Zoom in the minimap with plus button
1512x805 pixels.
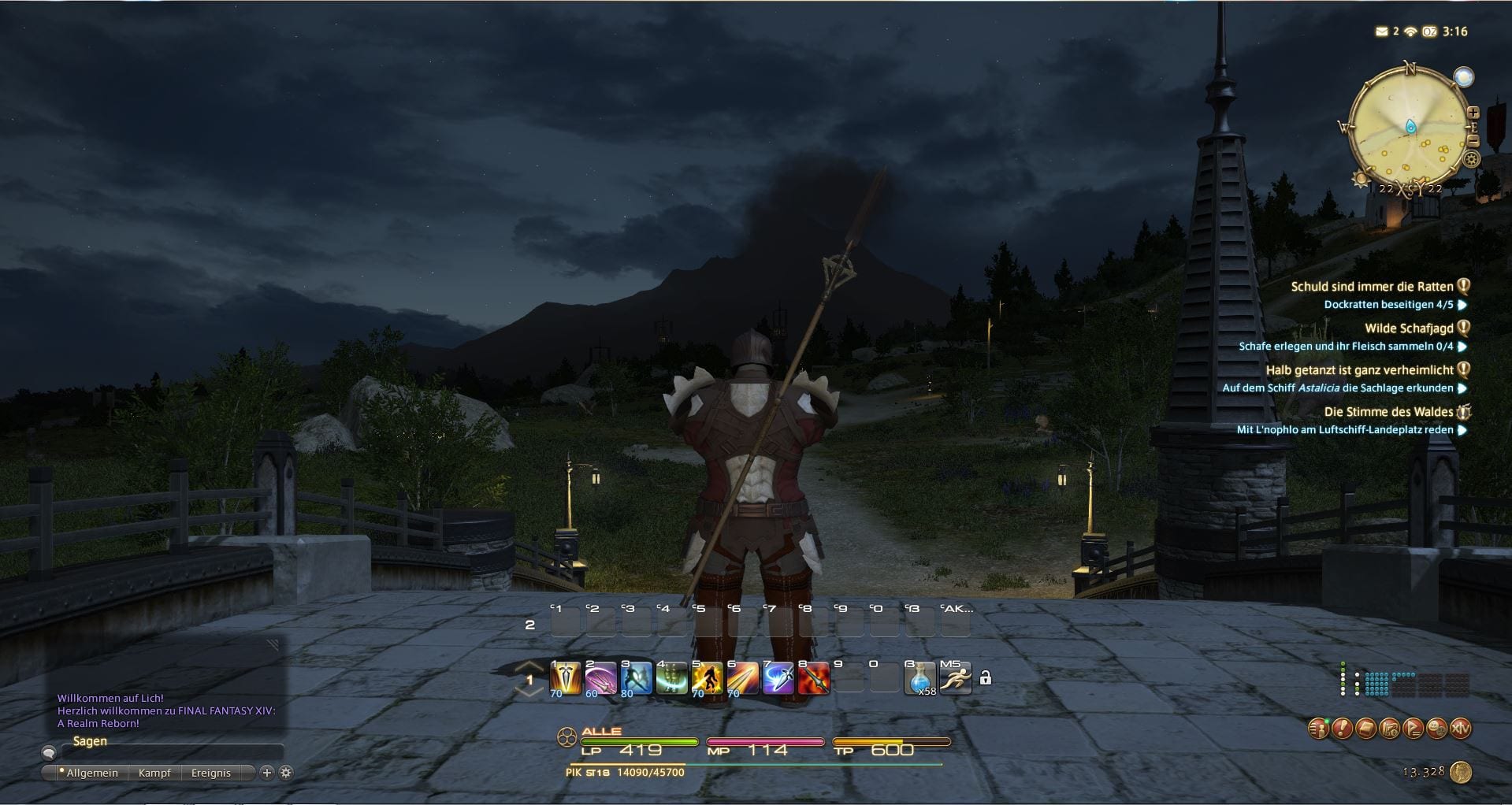click(x=1473, y=113)
